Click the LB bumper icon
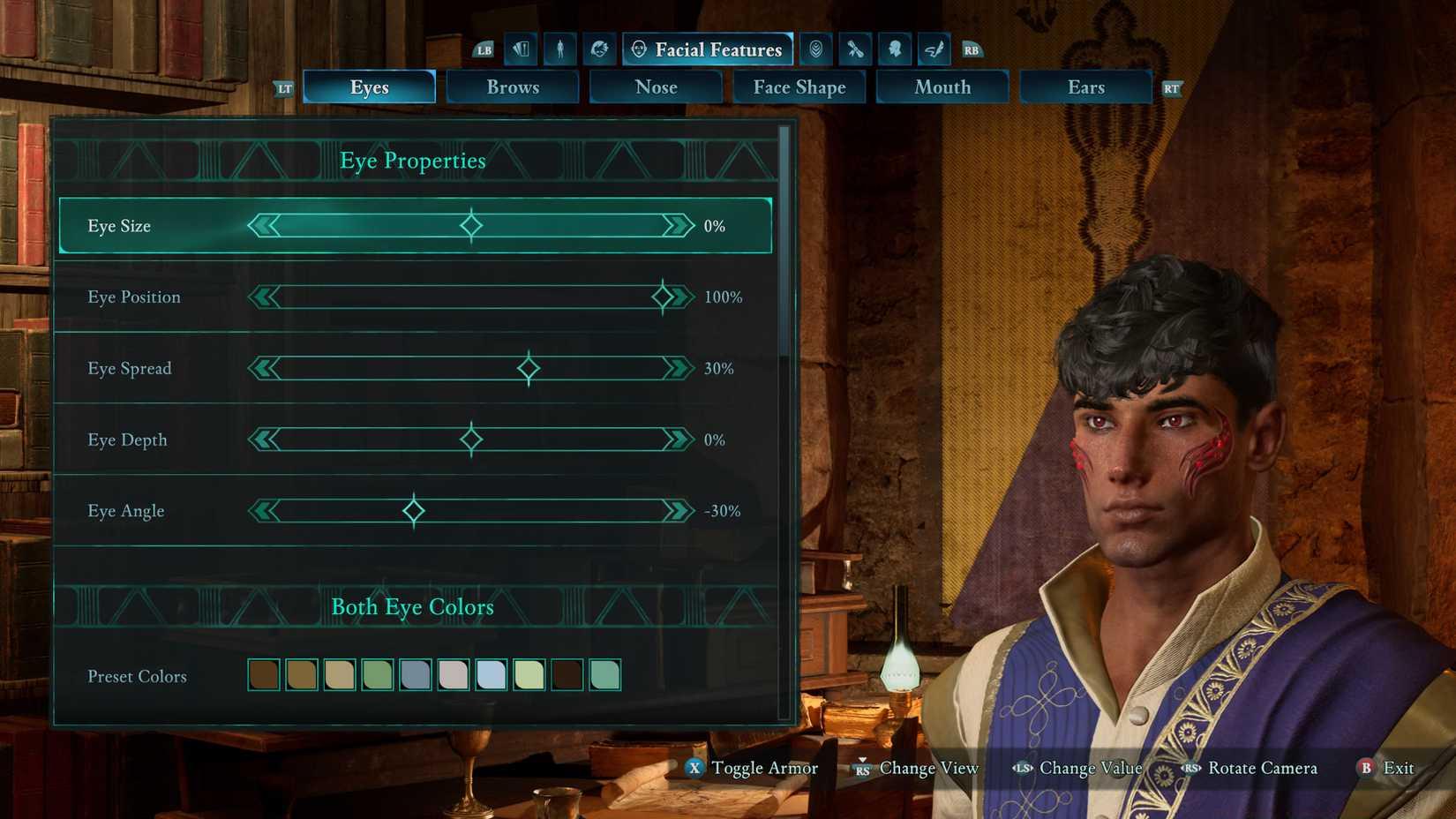Viewport: 1456px width, 819px height. 484,50
